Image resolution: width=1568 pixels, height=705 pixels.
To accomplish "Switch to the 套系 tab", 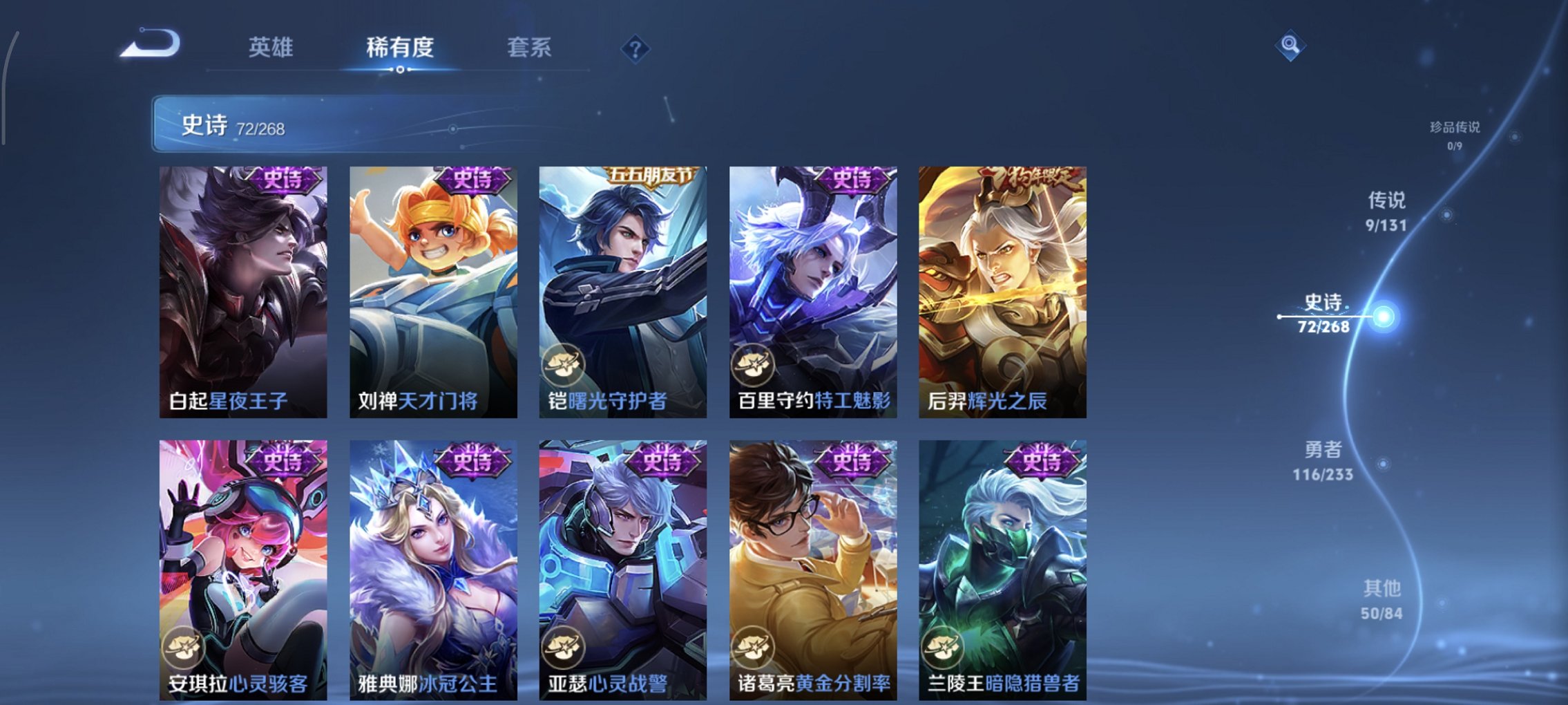I will point(528,47).
